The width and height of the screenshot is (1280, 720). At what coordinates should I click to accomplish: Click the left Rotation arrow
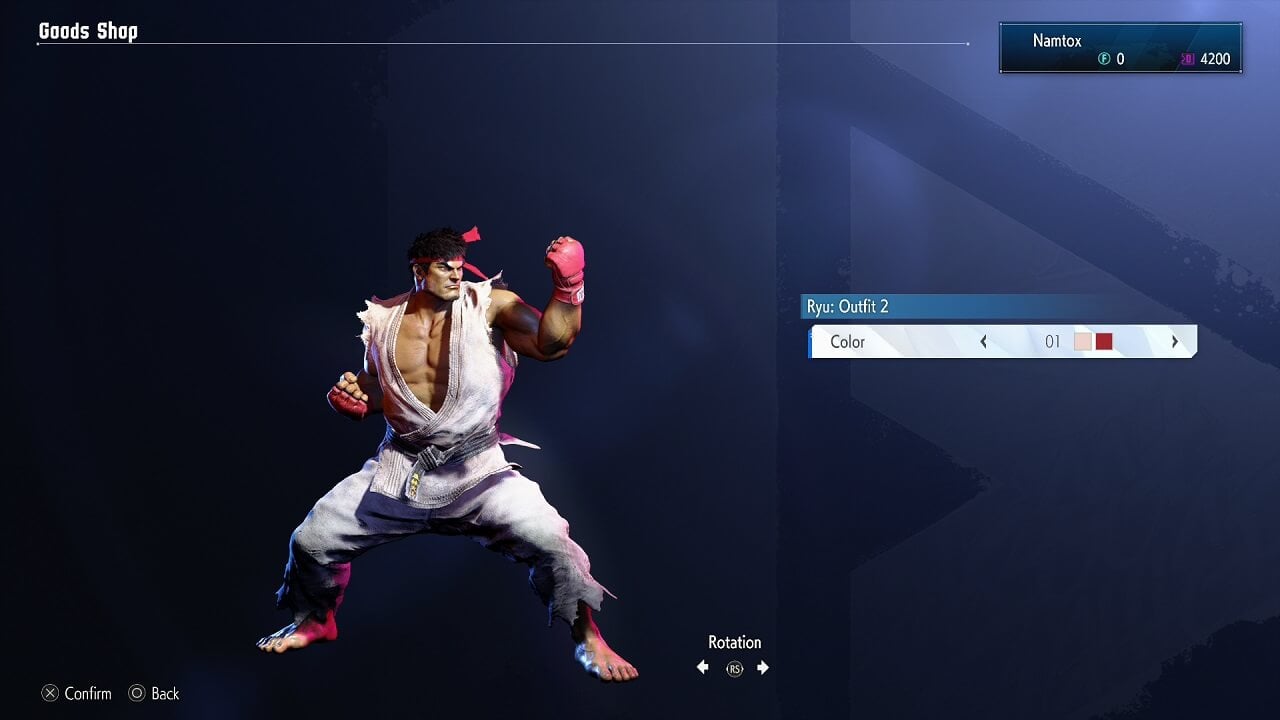(x=703, y=666)
